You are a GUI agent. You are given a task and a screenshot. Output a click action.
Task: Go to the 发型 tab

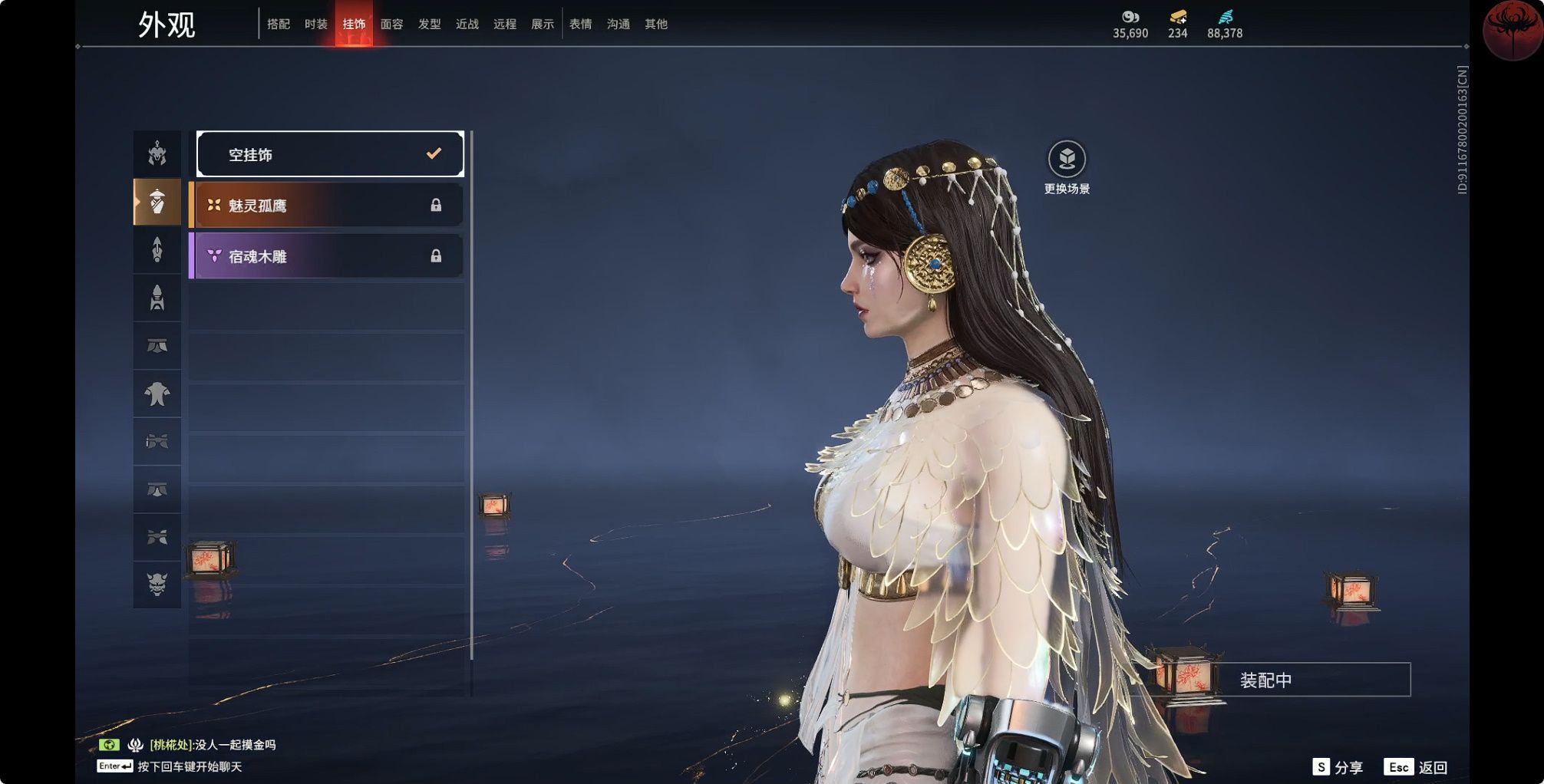pos(429,25)
